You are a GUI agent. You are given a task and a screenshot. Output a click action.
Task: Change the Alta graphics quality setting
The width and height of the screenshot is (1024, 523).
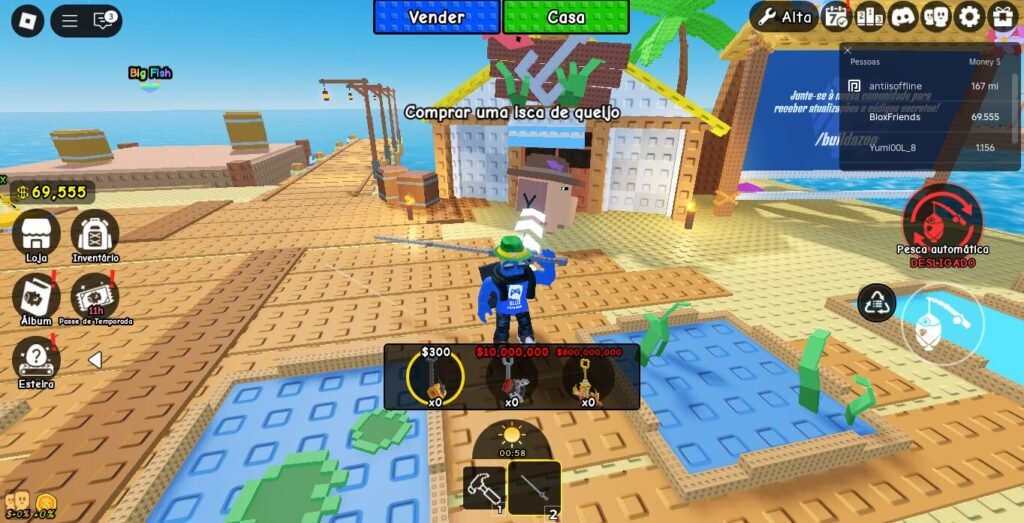[785, 17]
